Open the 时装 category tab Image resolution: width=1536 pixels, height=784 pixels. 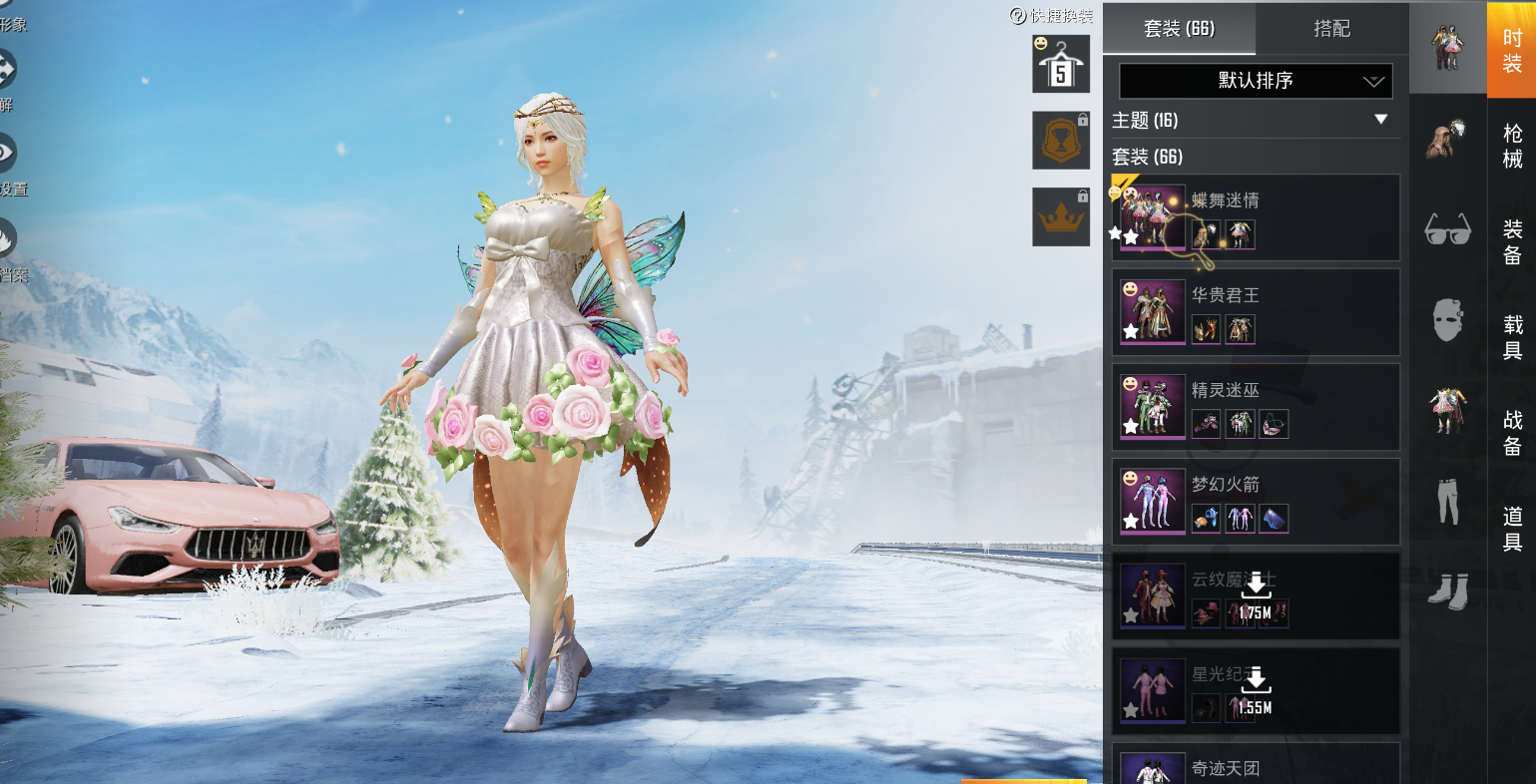(1512, 50)
